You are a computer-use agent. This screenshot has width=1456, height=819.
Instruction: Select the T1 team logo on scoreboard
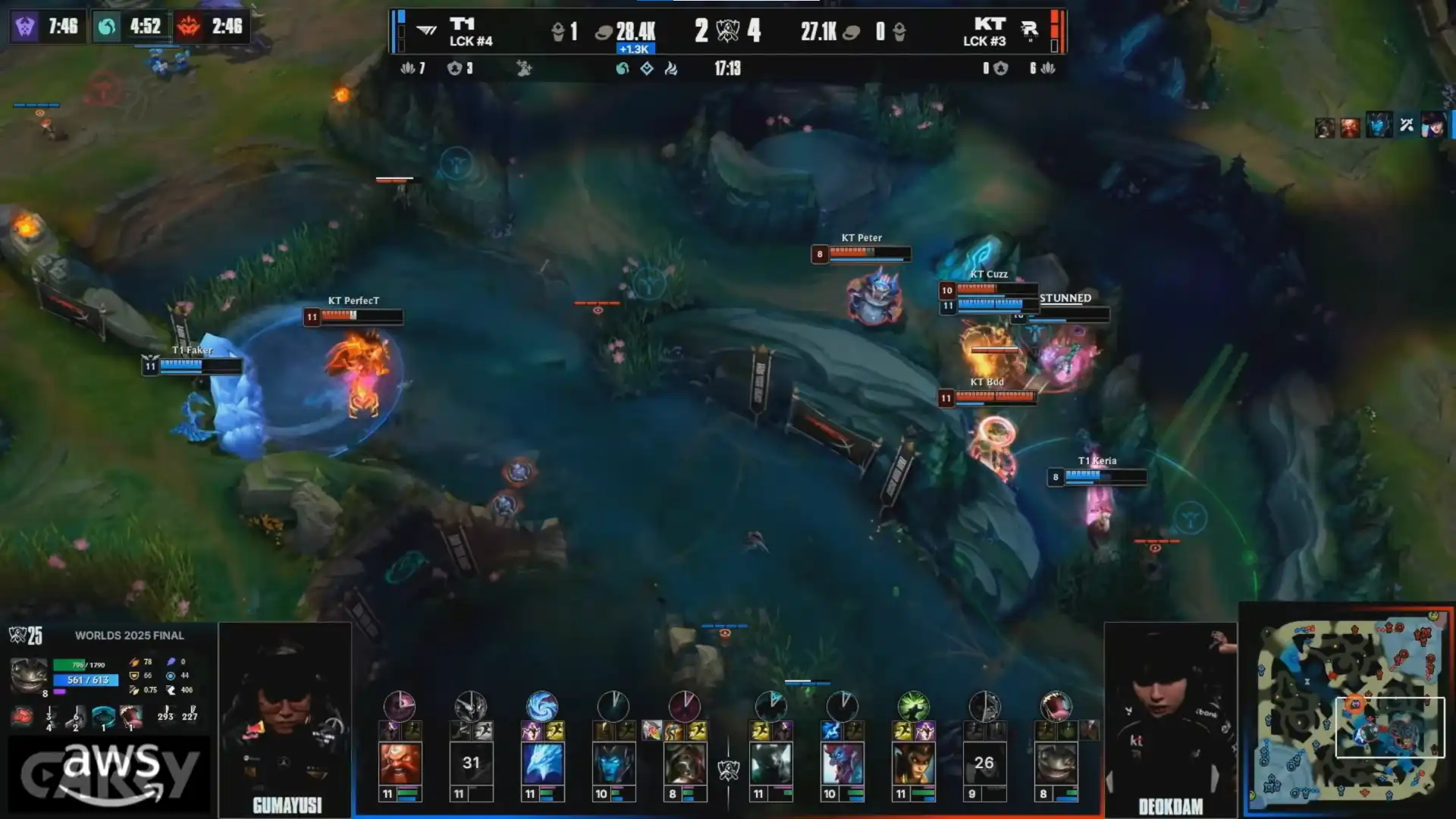coord(427,30)
